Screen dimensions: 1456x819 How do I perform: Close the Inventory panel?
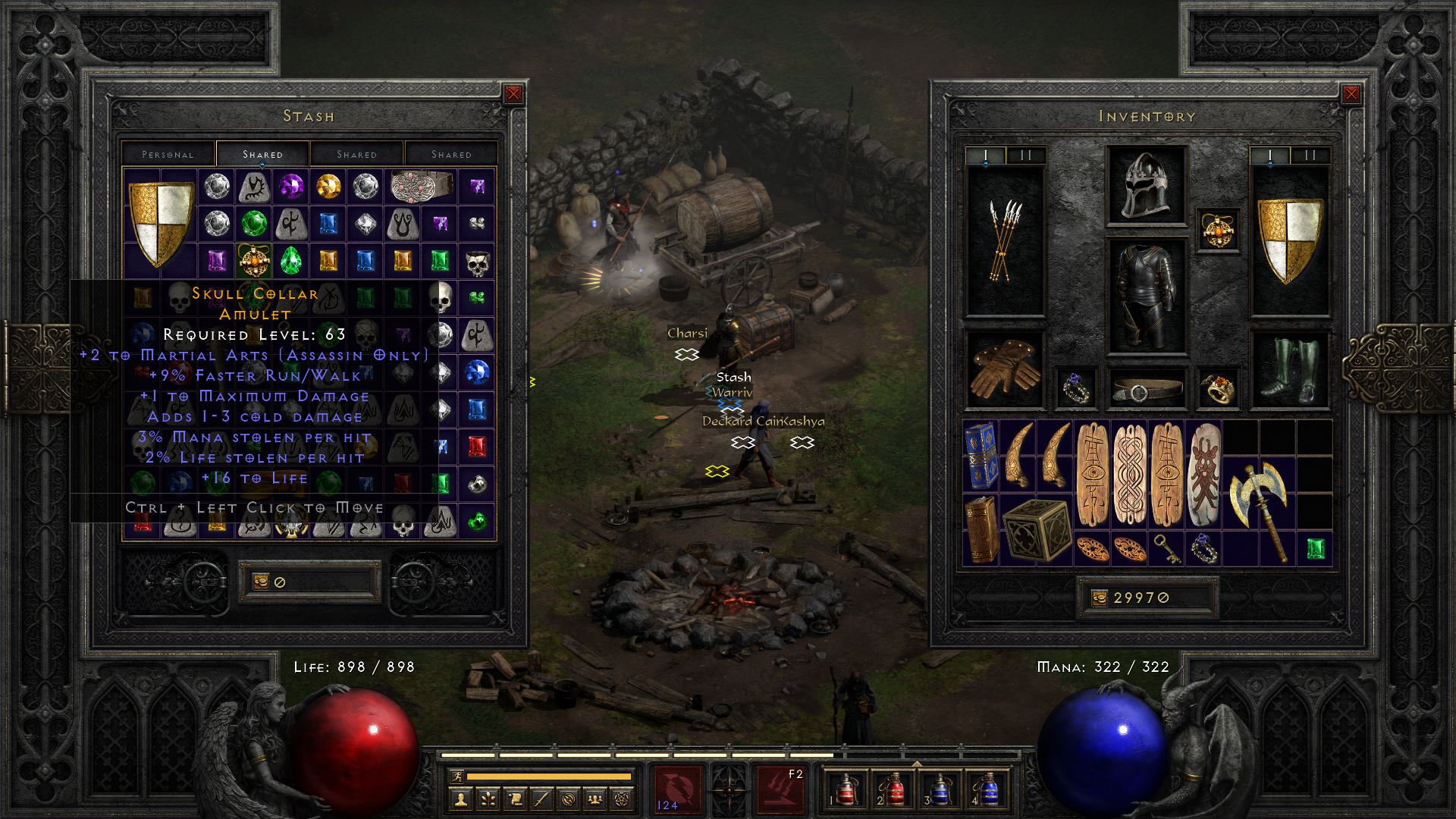1351,94
